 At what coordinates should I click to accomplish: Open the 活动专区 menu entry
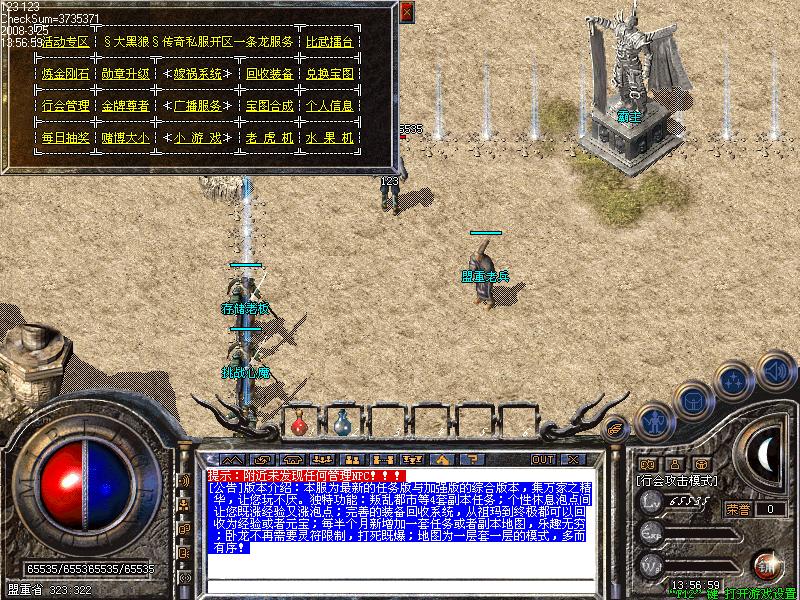pos(66,42)
